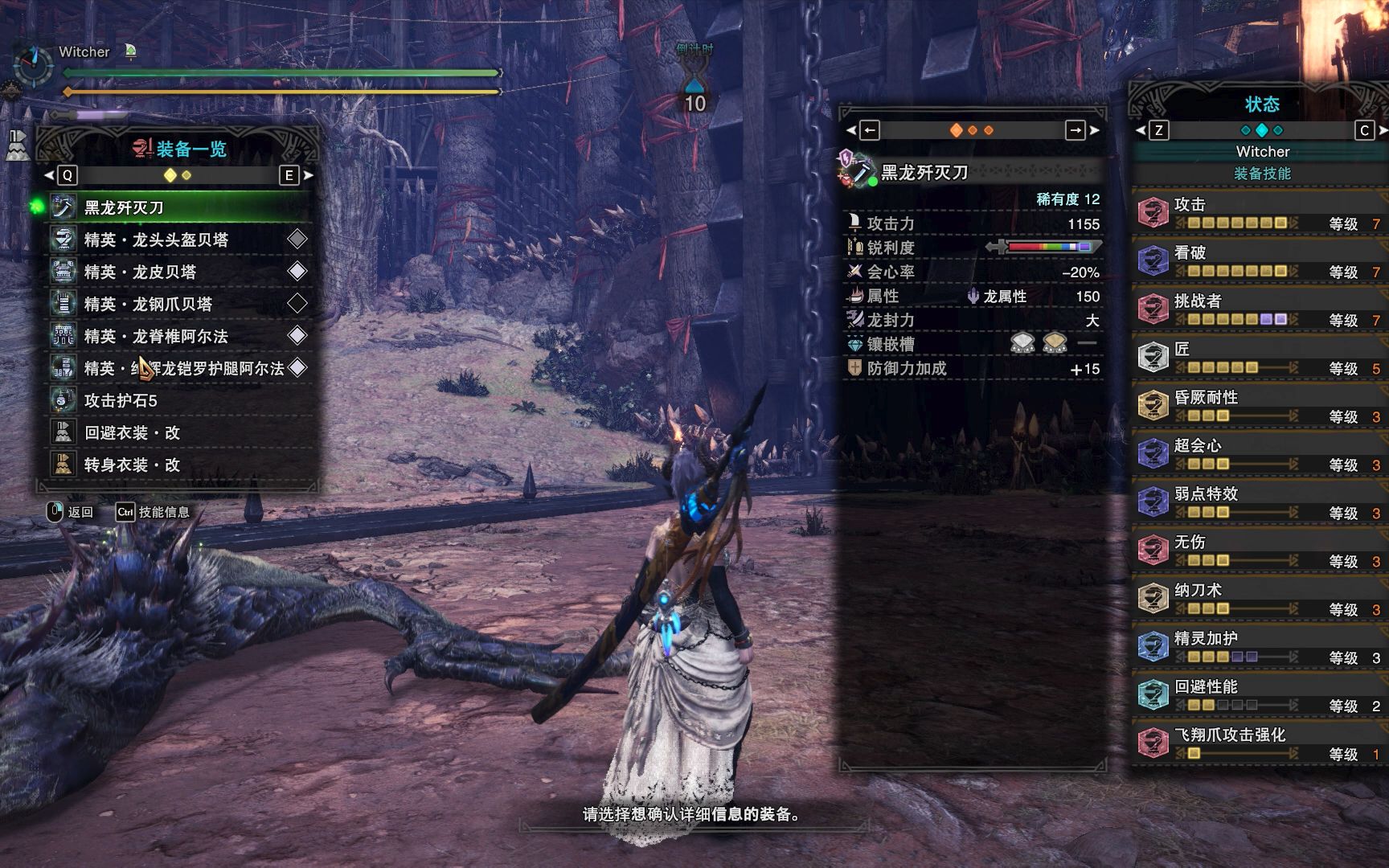Choose the 转身衣装·改 mantle row
The image size is (1389, 868).
[178, 465]
